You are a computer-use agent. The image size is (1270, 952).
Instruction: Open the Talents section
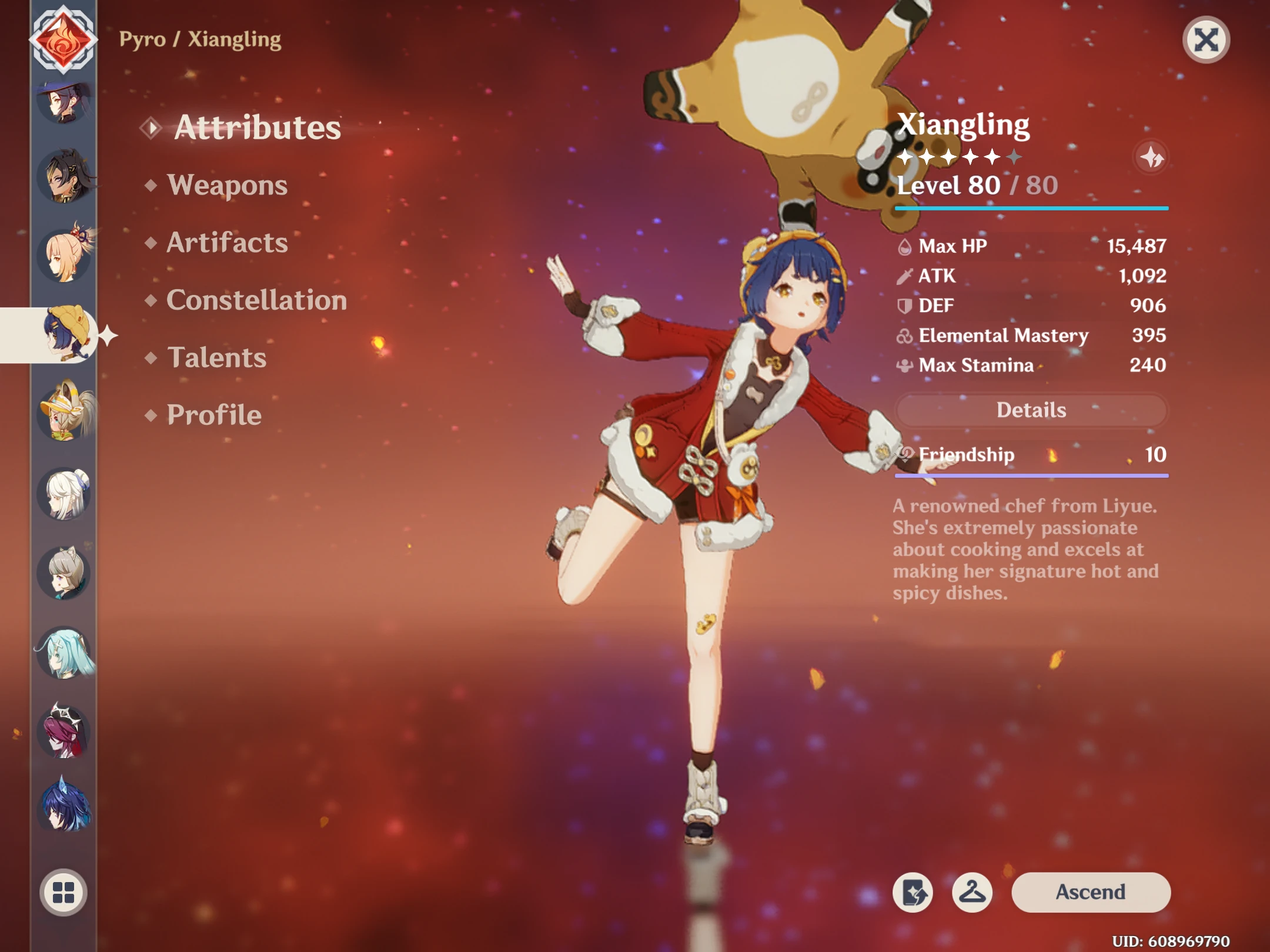(x=217, y=357)
